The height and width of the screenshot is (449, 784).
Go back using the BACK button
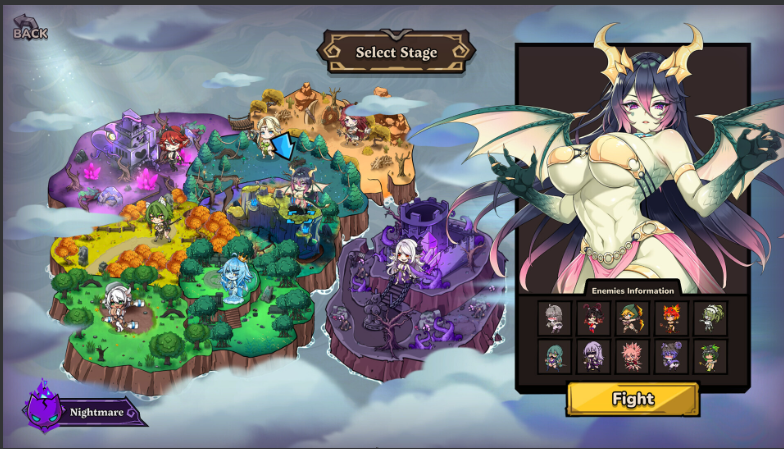coord(30,30)
